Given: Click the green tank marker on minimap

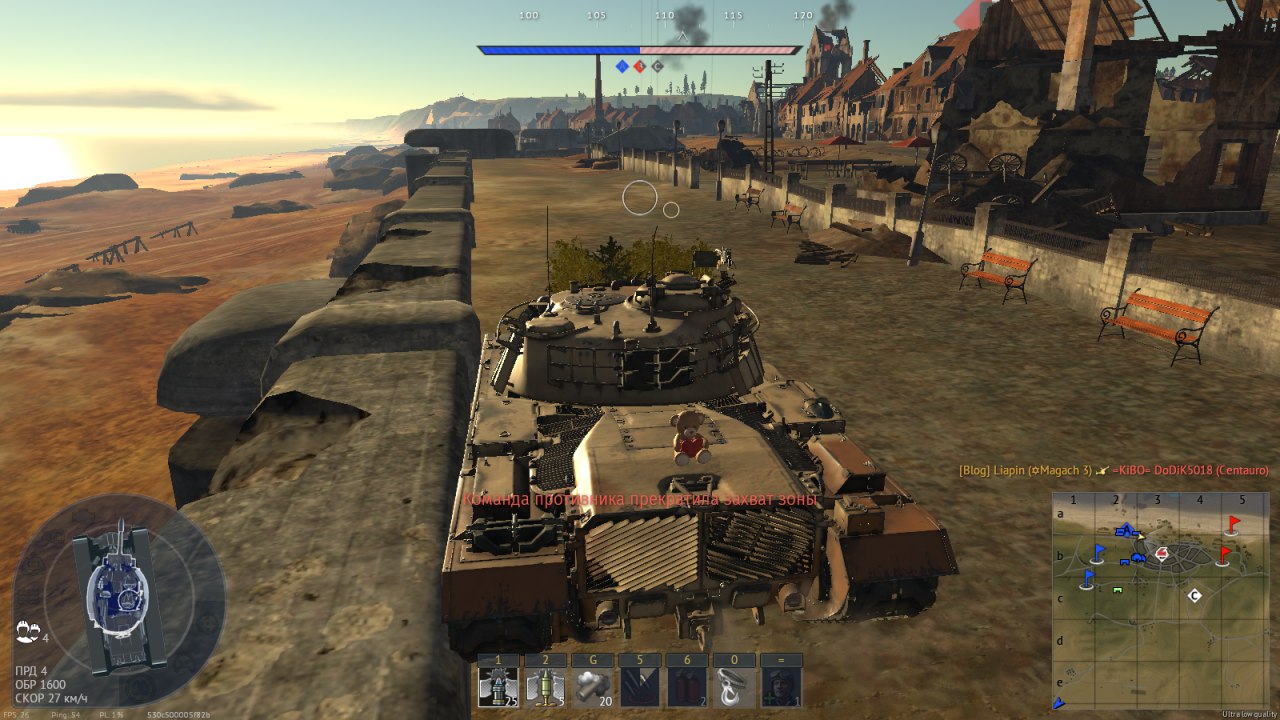Looking at the screenshot, I should click(x=1117, y=590).
